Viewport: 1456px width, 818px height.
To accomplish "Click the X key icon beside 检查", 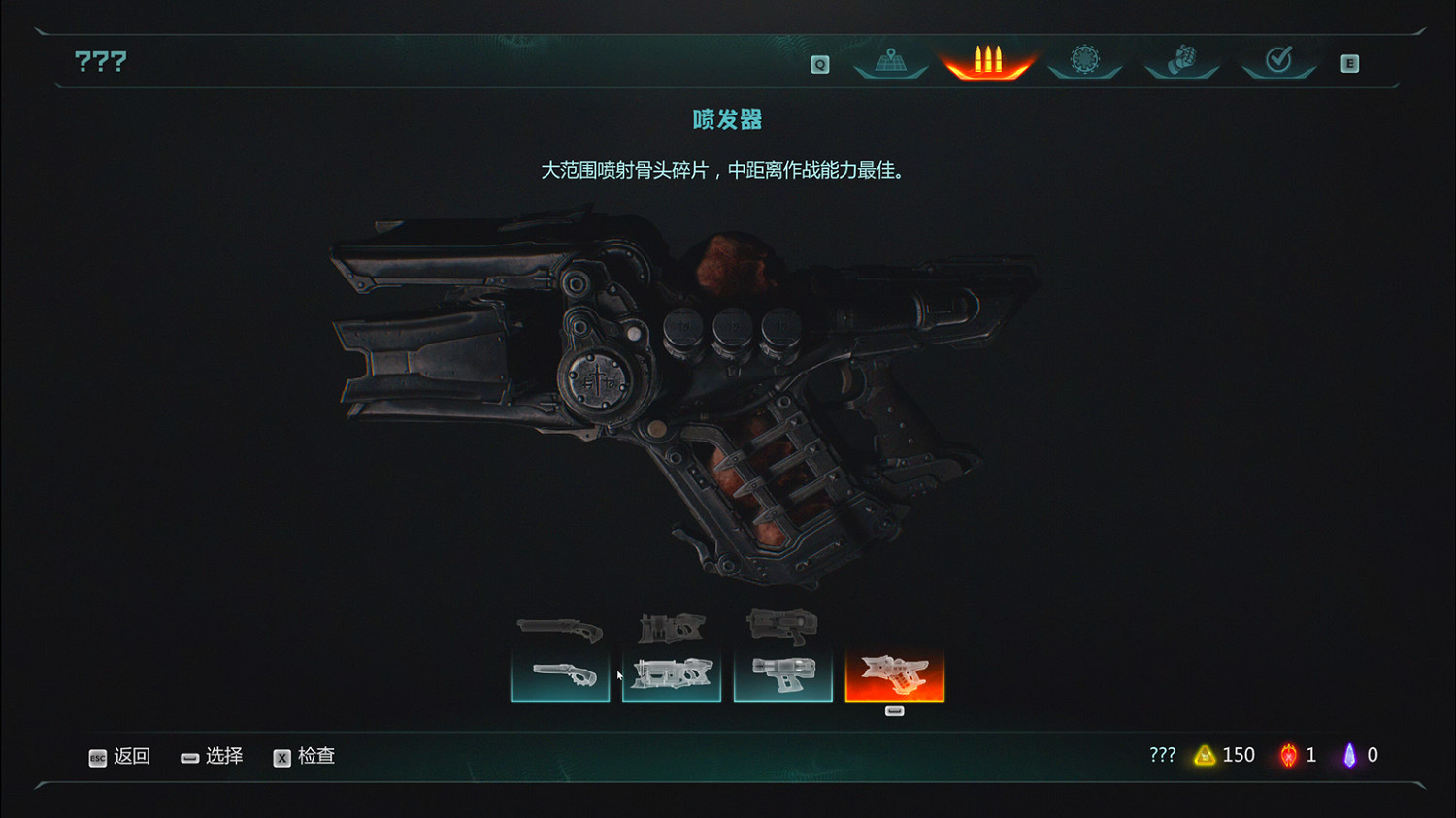I will (281, 758).
